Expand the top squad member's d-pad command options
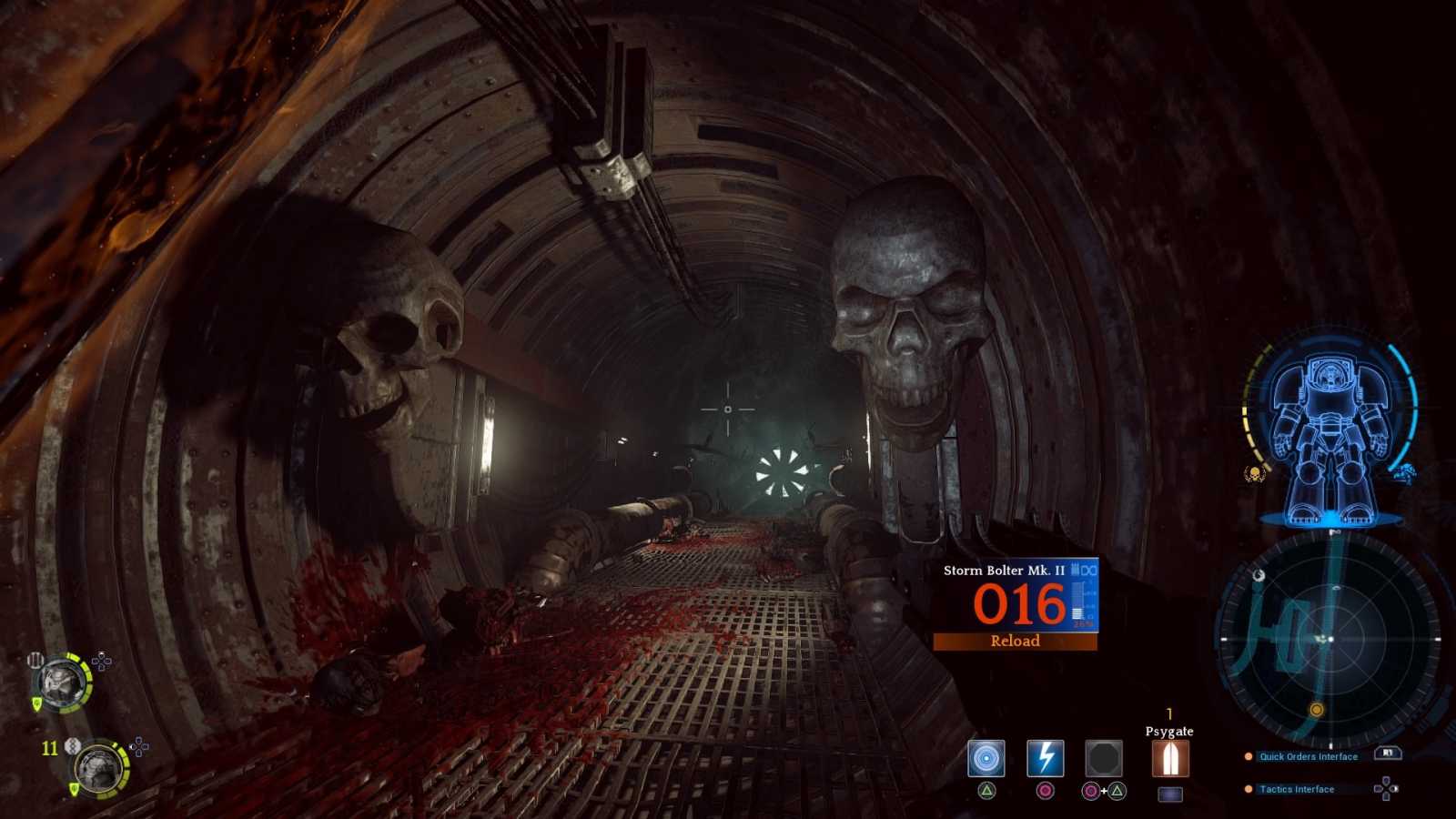Screen dimensions: 1456x819 [x=101, y=662]
